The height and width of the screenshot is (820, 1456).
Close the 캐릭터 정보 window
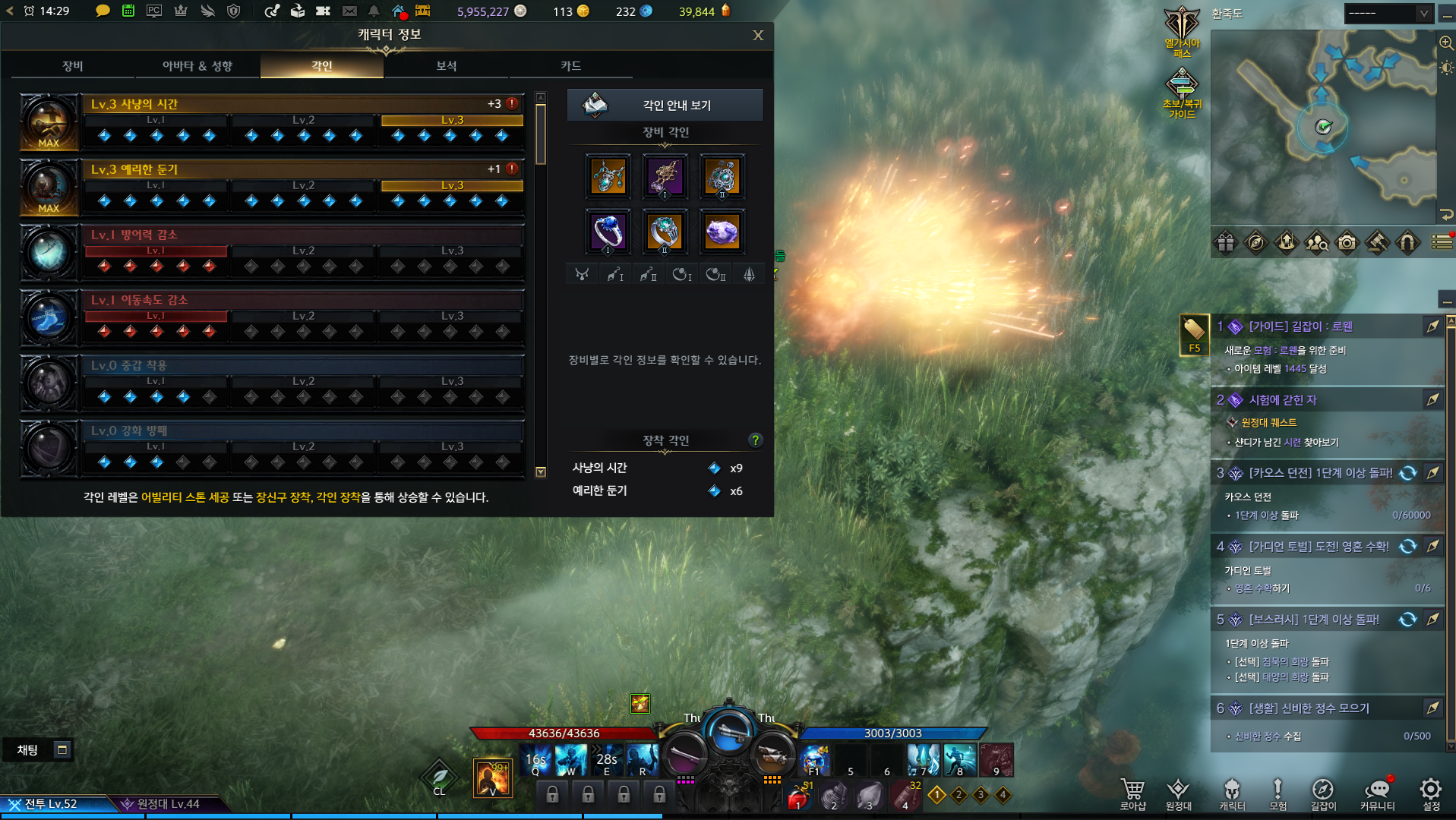(757, 36)
